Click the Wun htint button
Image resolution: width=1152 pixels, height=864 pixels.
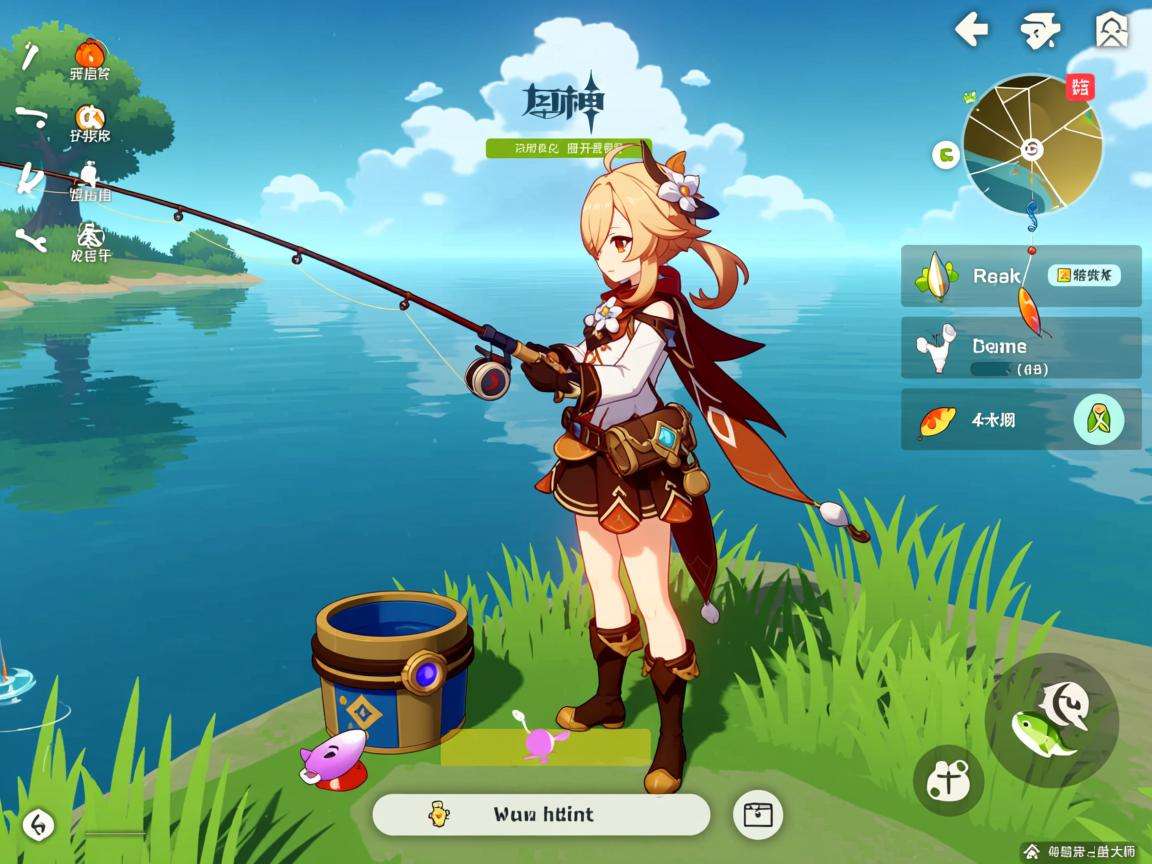[x=541, y=815]
